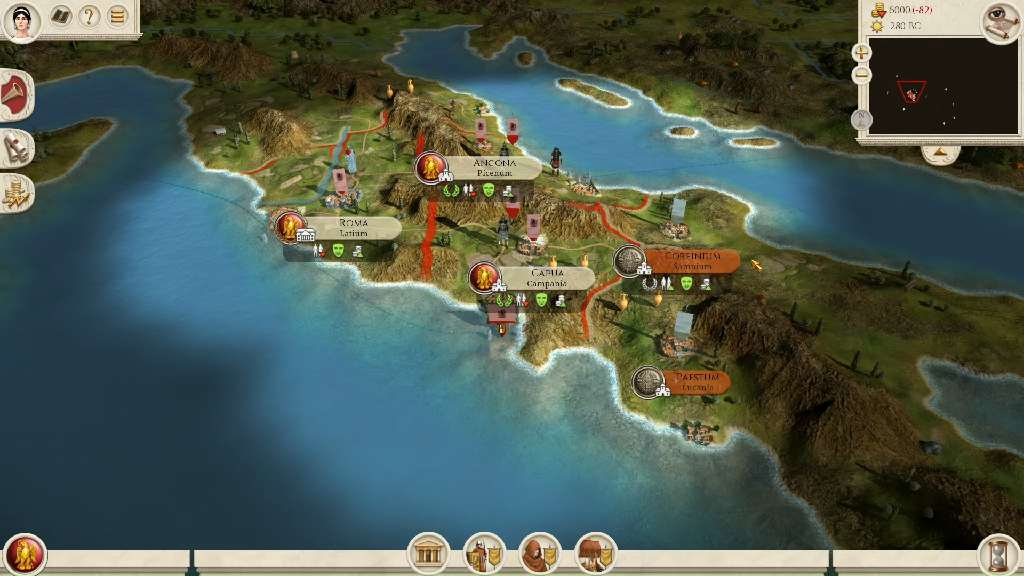Open the stacked-bars game menu button
The image size is (1024, 576).
click(118, 16)
